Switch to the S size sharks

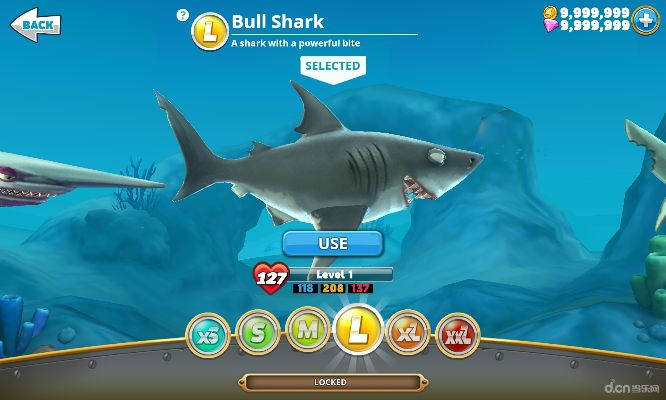point(257,333)
